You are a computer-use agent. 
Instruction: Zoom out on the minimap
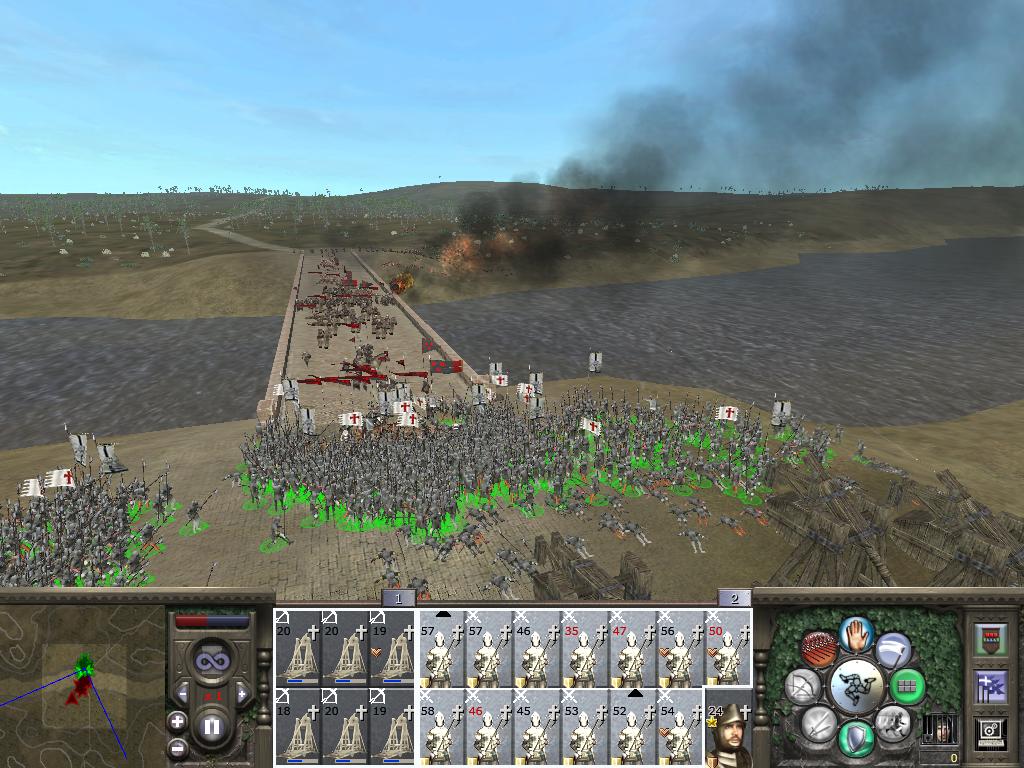pyautogui.click(x=177, y=747)
